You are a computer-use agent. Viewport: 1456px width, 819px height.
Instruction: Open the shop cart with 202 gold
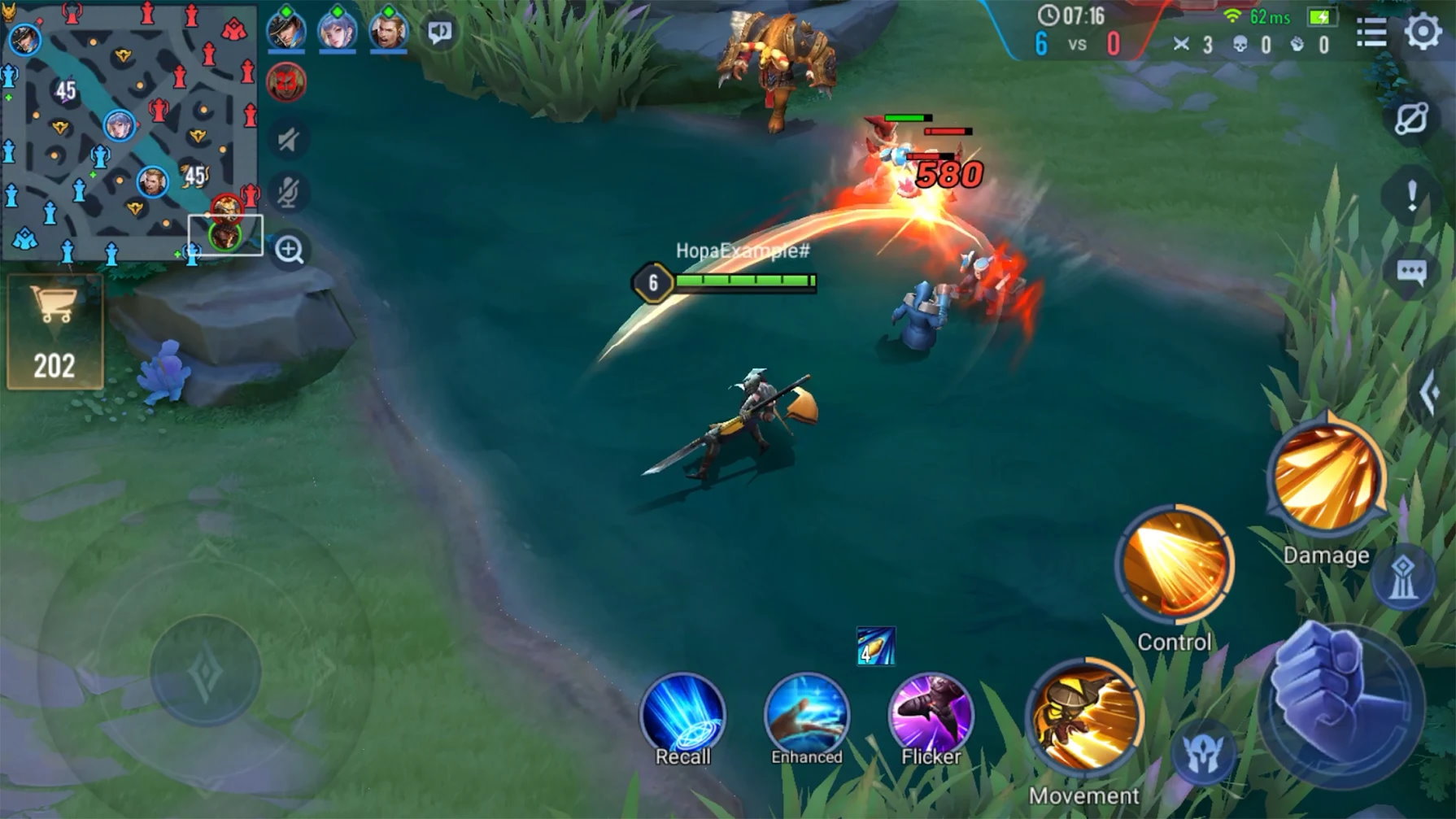54,331
